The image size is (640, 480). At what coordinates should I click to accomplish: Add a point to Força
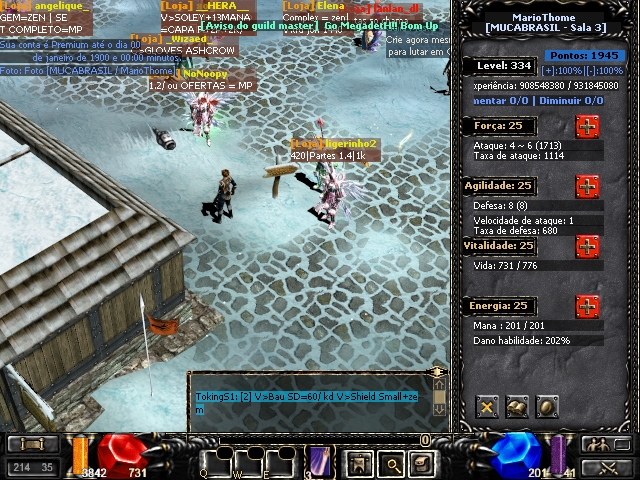tap(587, 126)
